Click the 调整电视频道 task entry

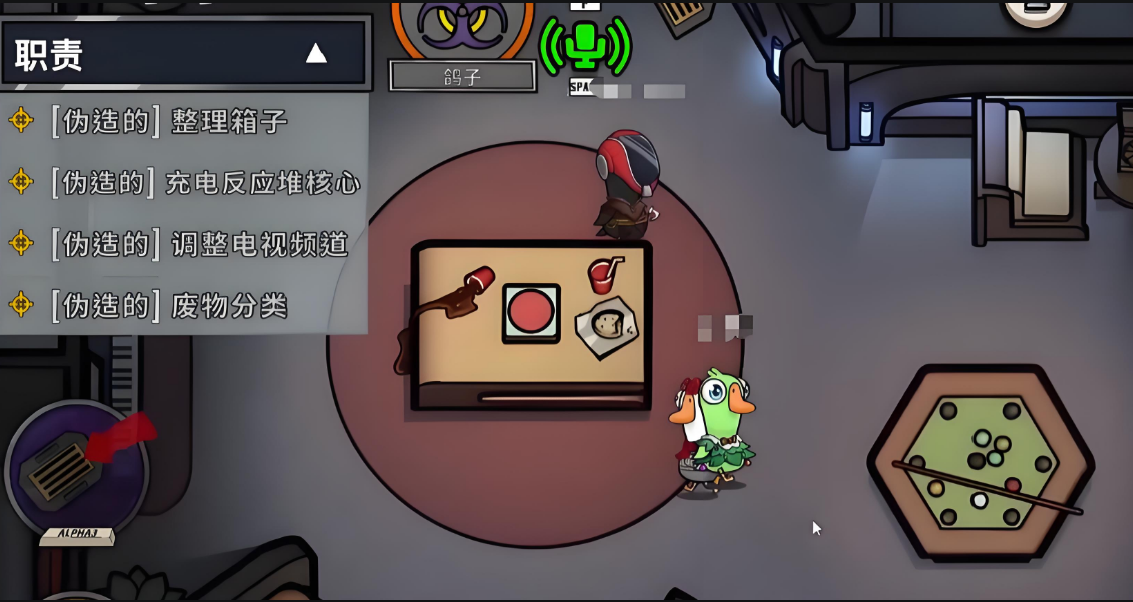tap(199, 244)
